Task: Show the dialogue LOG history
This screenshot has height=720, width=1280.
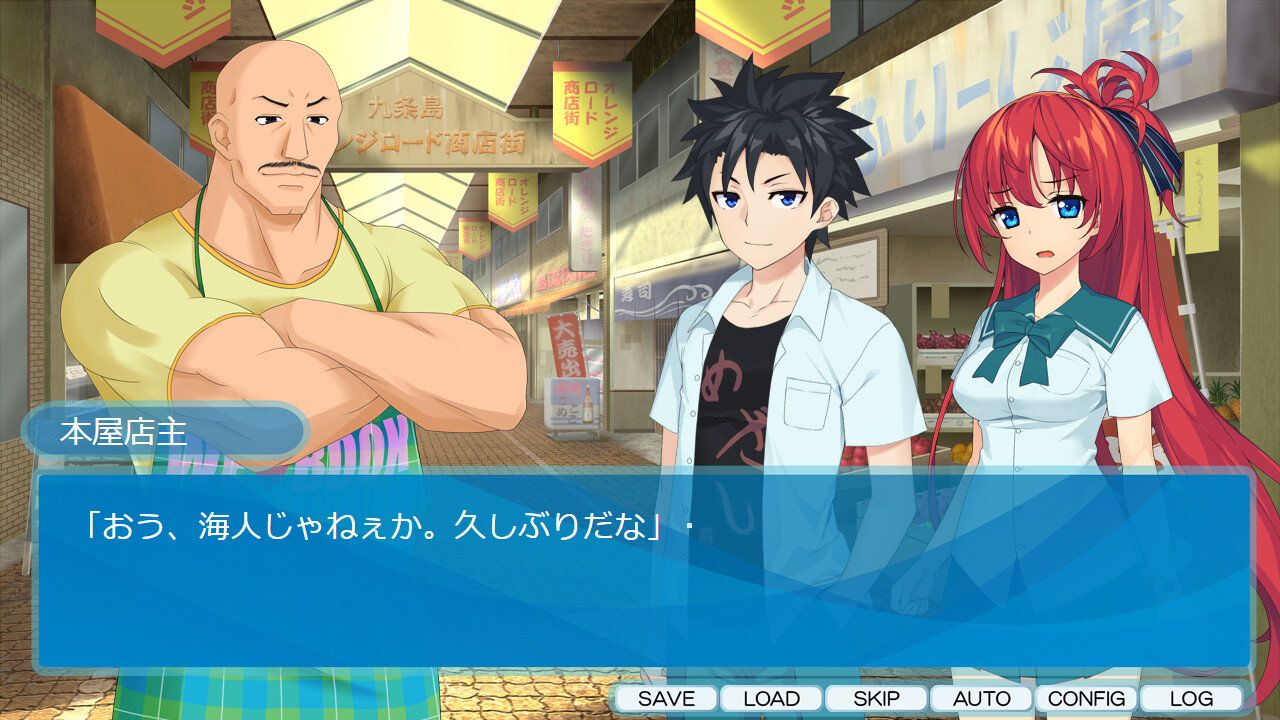Action: click(1191, 699)
